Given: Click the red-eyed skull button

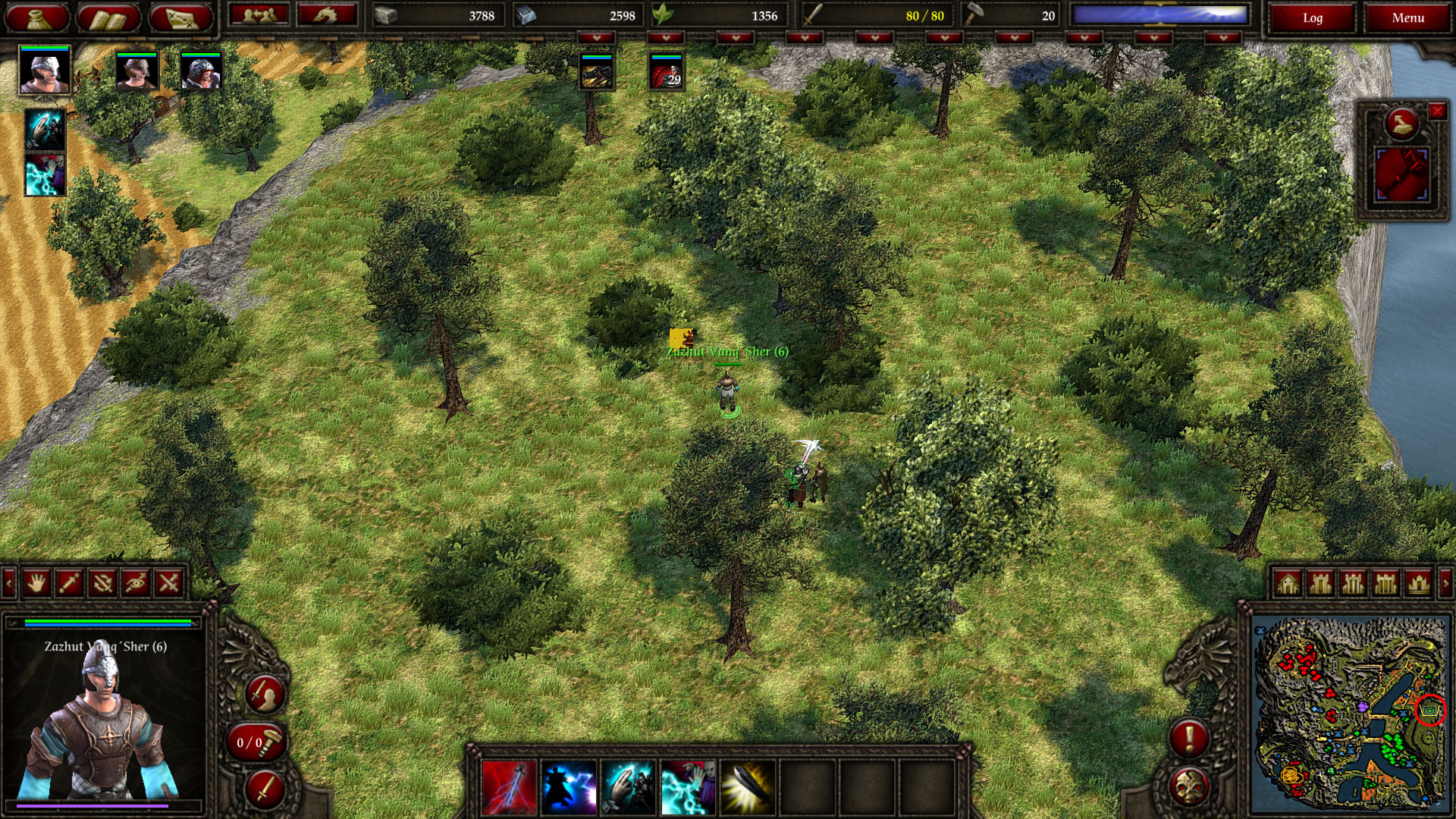Looking at the screenshot, I should 1188,786.
